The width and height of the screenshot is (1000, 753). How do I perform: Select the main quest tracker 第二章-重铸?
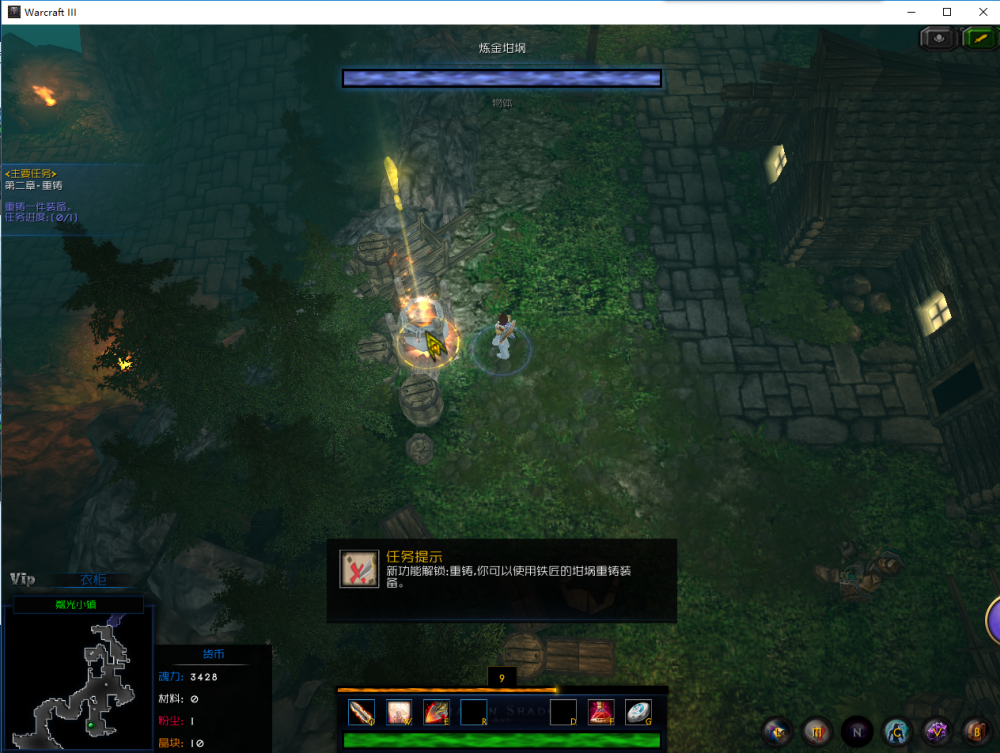coord(34,185)
